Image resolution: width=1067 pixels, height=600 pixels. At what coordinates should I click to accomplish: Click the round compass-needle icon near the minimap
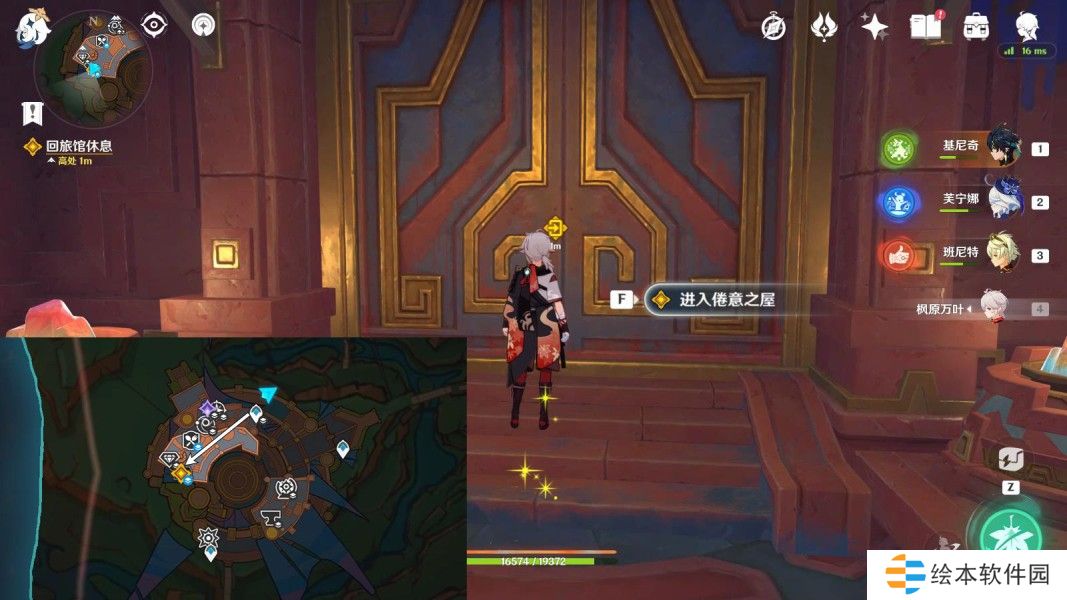(x=204, y=24)
